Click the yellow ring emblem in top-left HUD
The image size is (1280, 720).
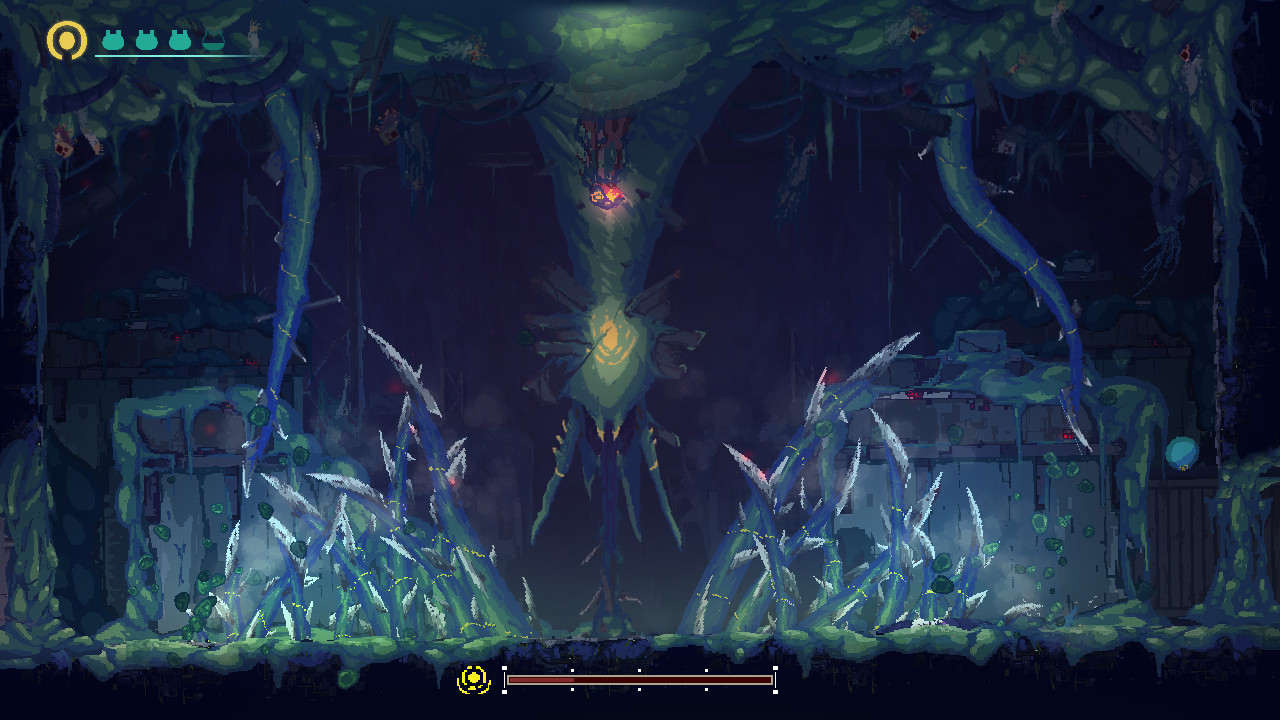coord(65,40)
